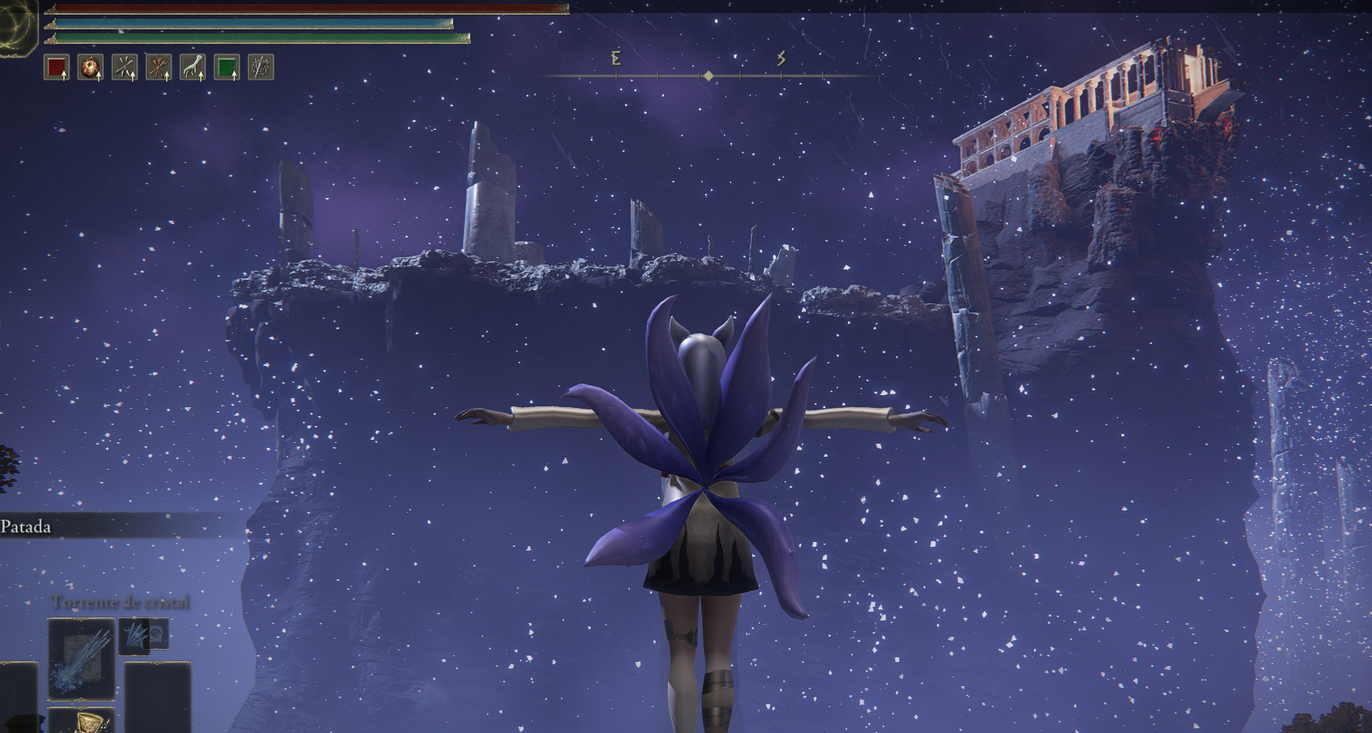The image size is (1372, 733).
Task: Click the compass bar's center diamond marker
Action: pyautogui.click(x=708, y=76)
